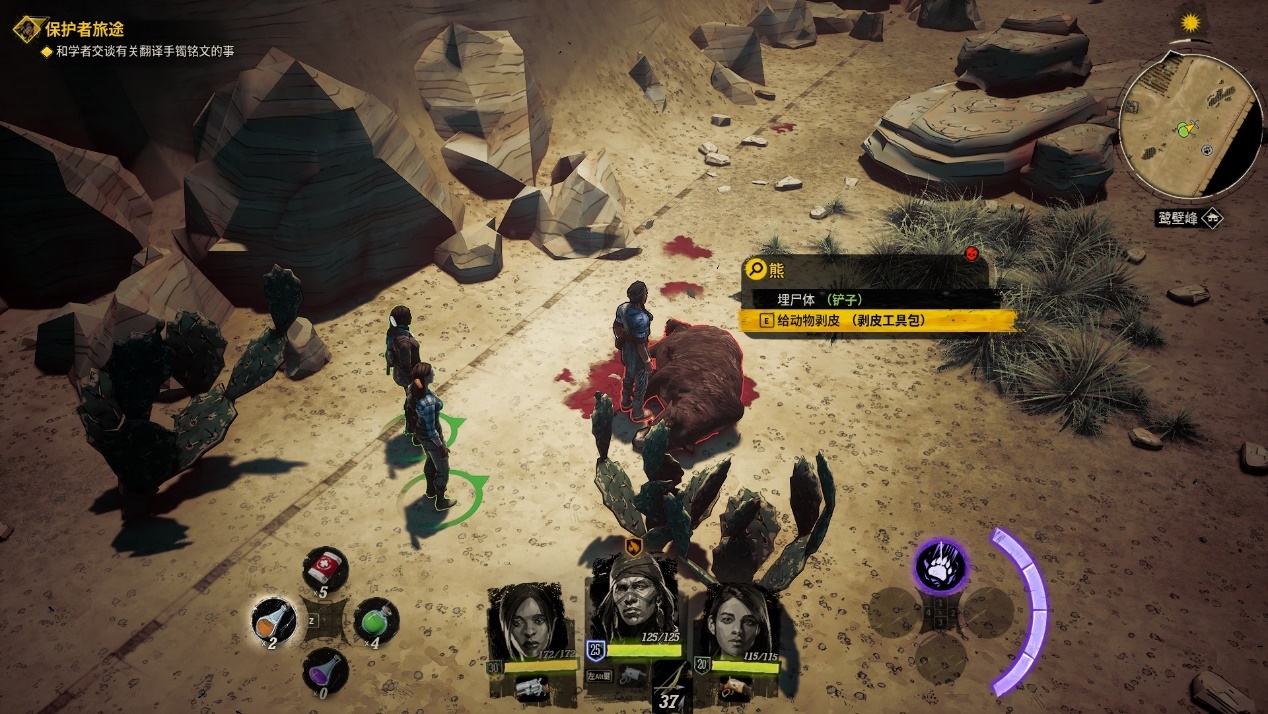Choose the purple potion flask slot

pos(324,669)
